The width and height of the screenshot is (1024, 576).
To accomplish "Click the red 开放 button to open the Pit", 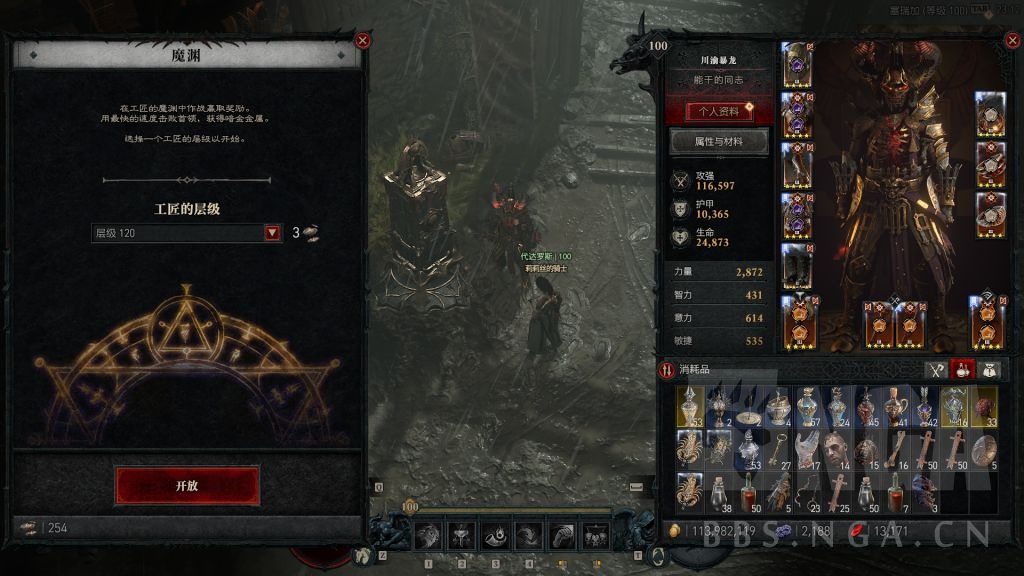I will [187, 485].
